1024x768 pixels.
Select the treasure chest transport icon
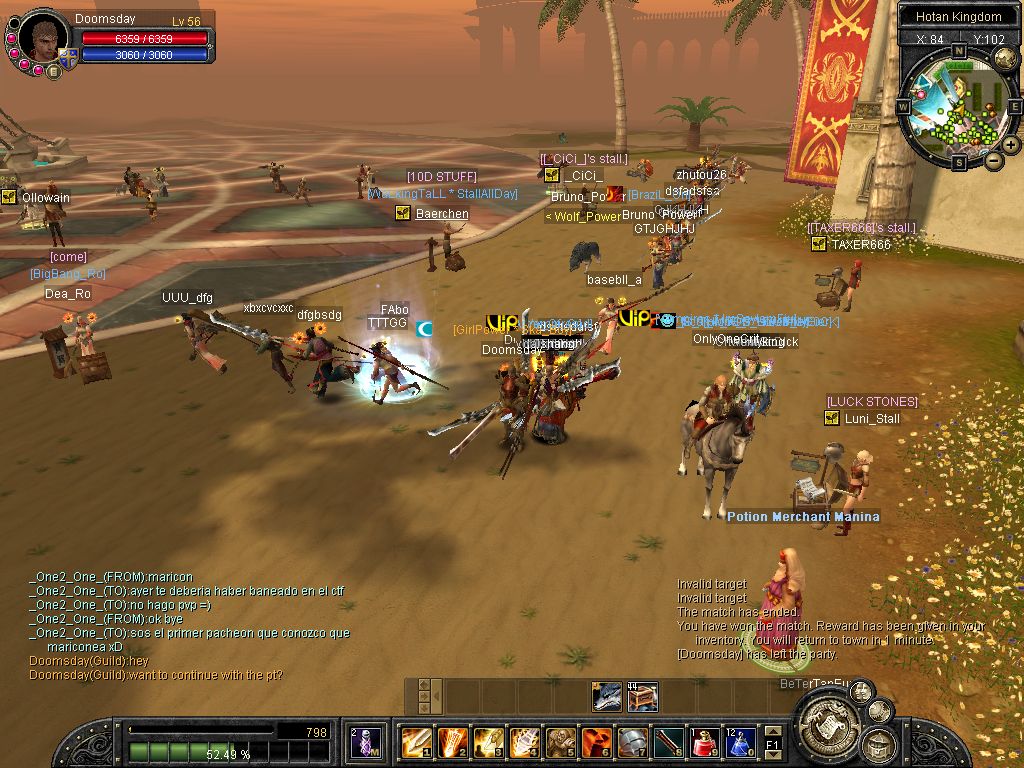click(642, 696)
